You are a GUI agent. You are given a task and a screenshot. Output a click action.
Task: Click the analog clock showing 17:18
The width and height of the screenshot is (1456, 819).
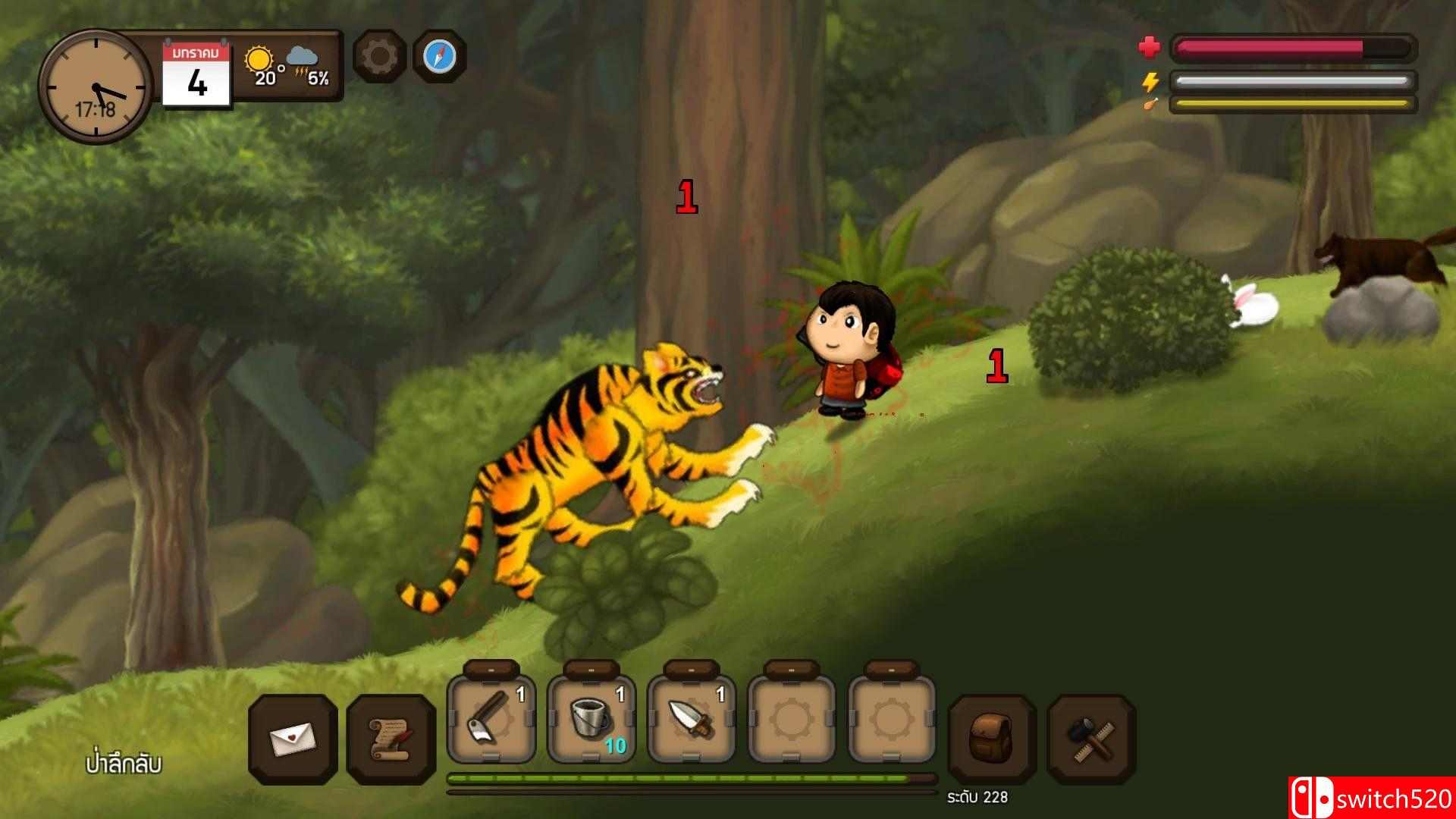[96, 86]
